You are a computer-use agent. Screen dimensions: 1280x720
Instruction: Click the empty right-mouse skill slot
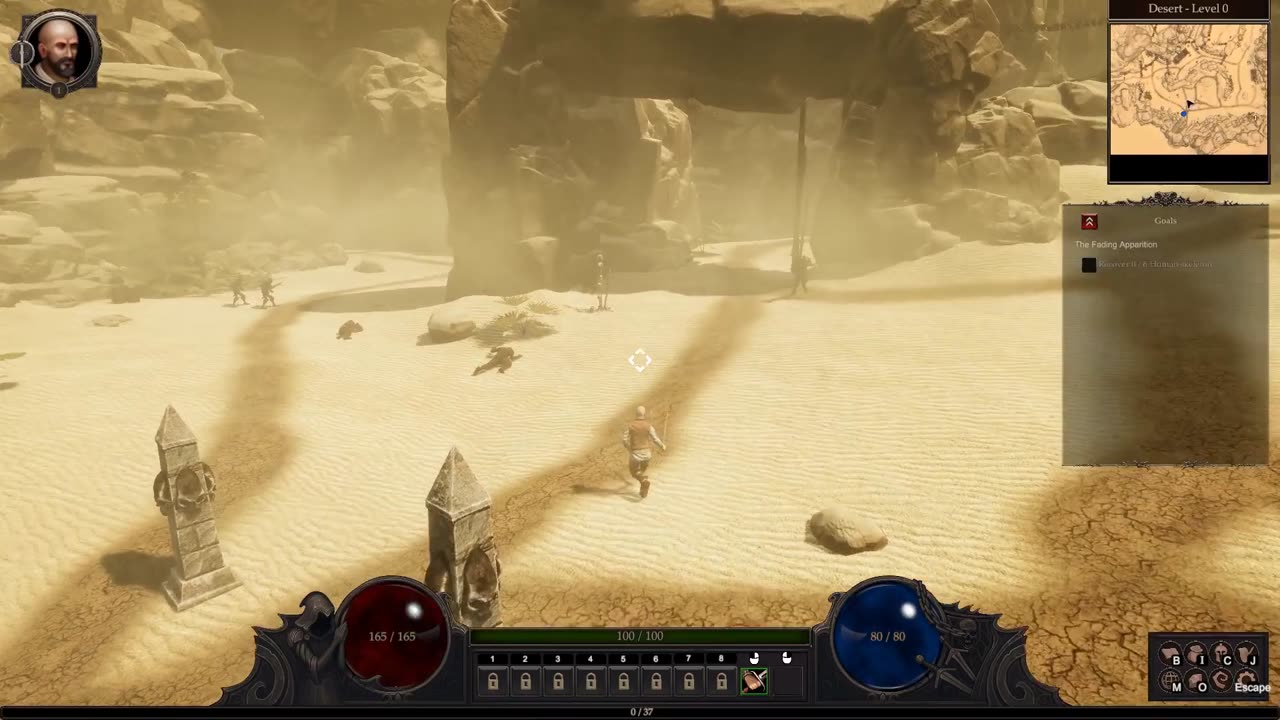click(787, 681)
